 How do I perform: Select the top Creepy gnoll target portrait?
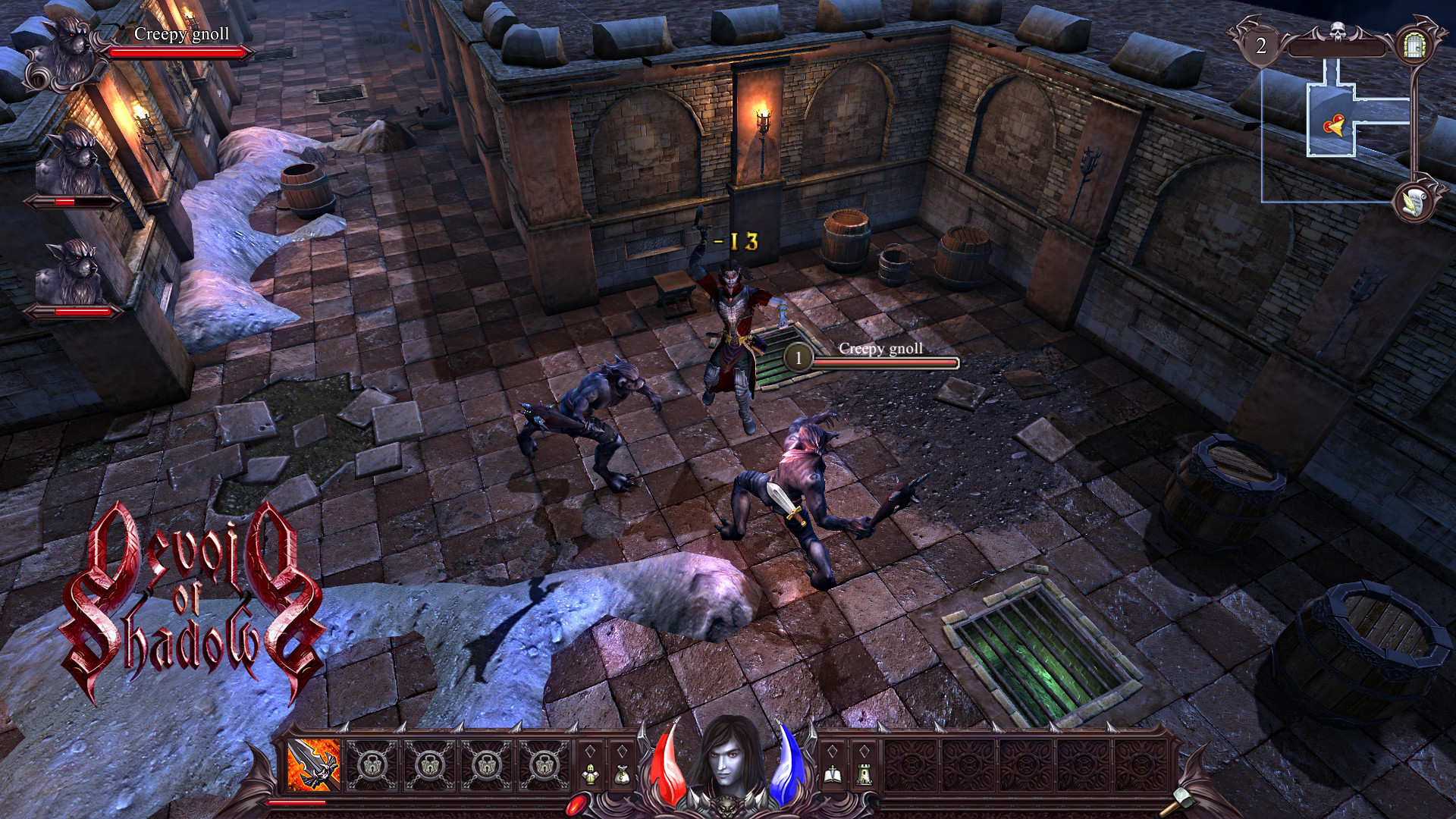coord(64,53)
